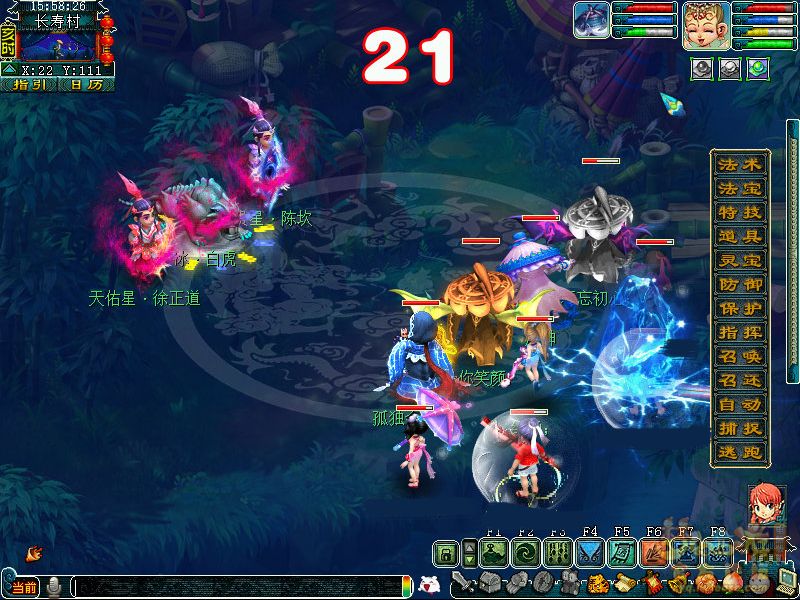Open the 道具 item command
800x600 pixels.
(740, 237)
